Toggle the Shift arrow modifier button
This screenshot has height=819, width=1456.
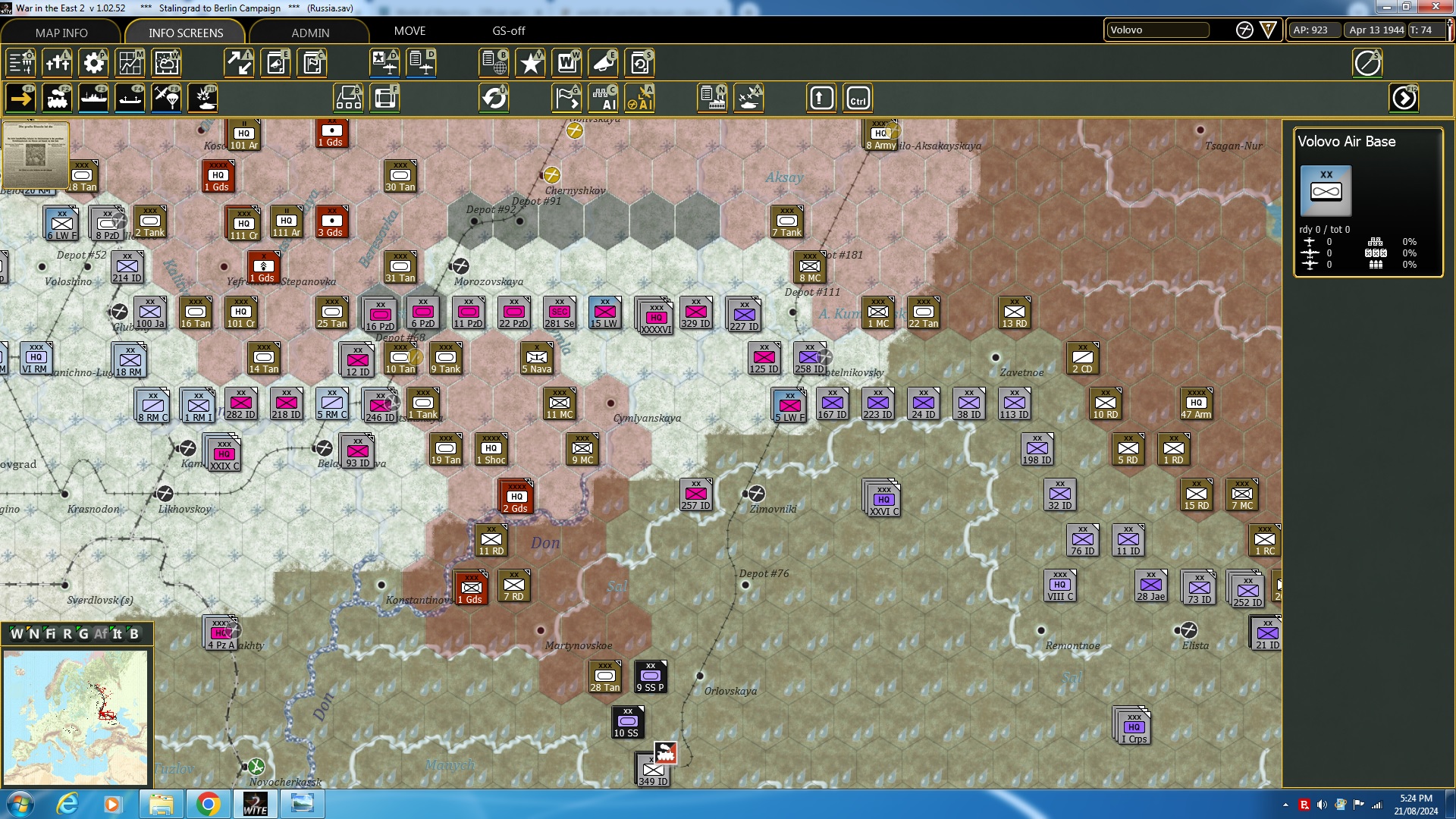pos(821,98)
